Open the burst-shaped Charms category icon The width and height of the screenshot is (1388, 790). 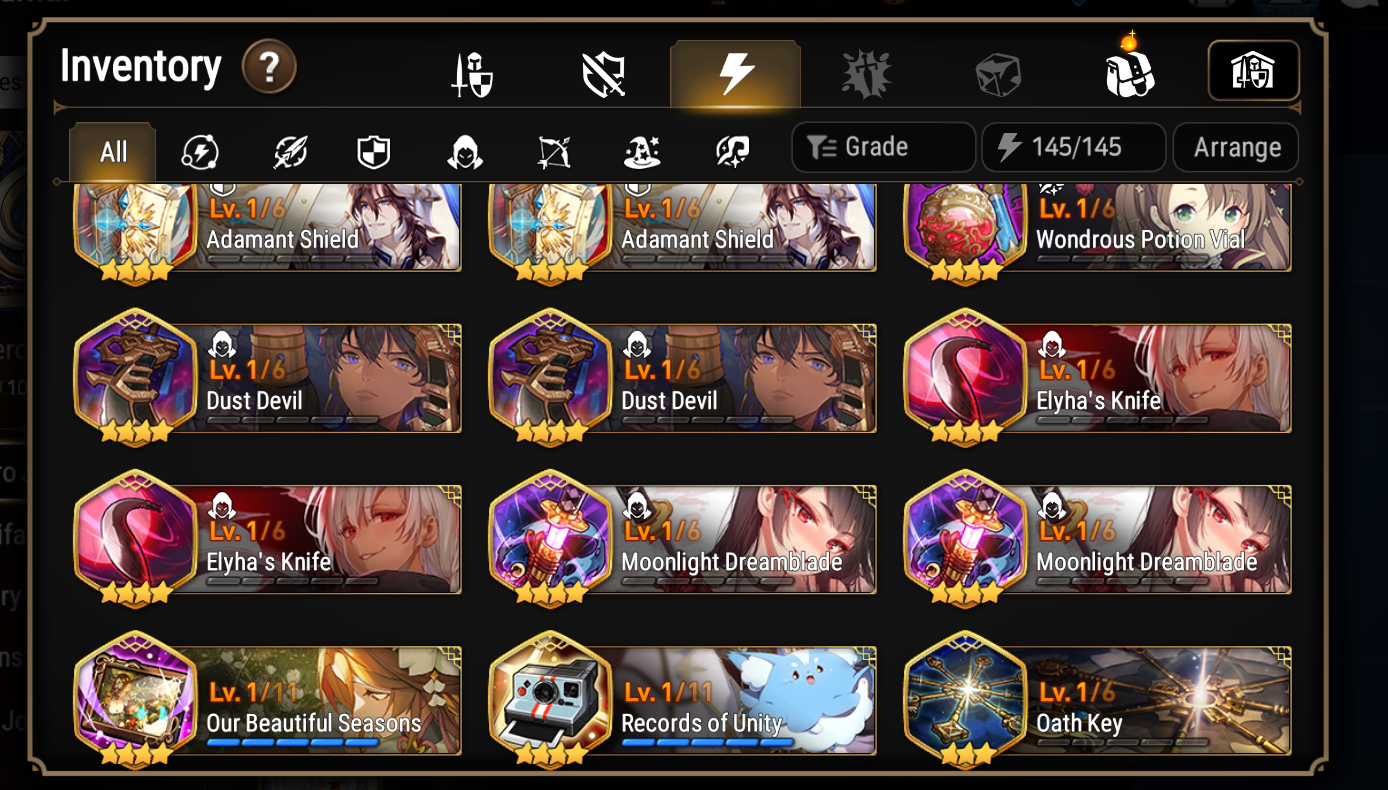(866, 73)
